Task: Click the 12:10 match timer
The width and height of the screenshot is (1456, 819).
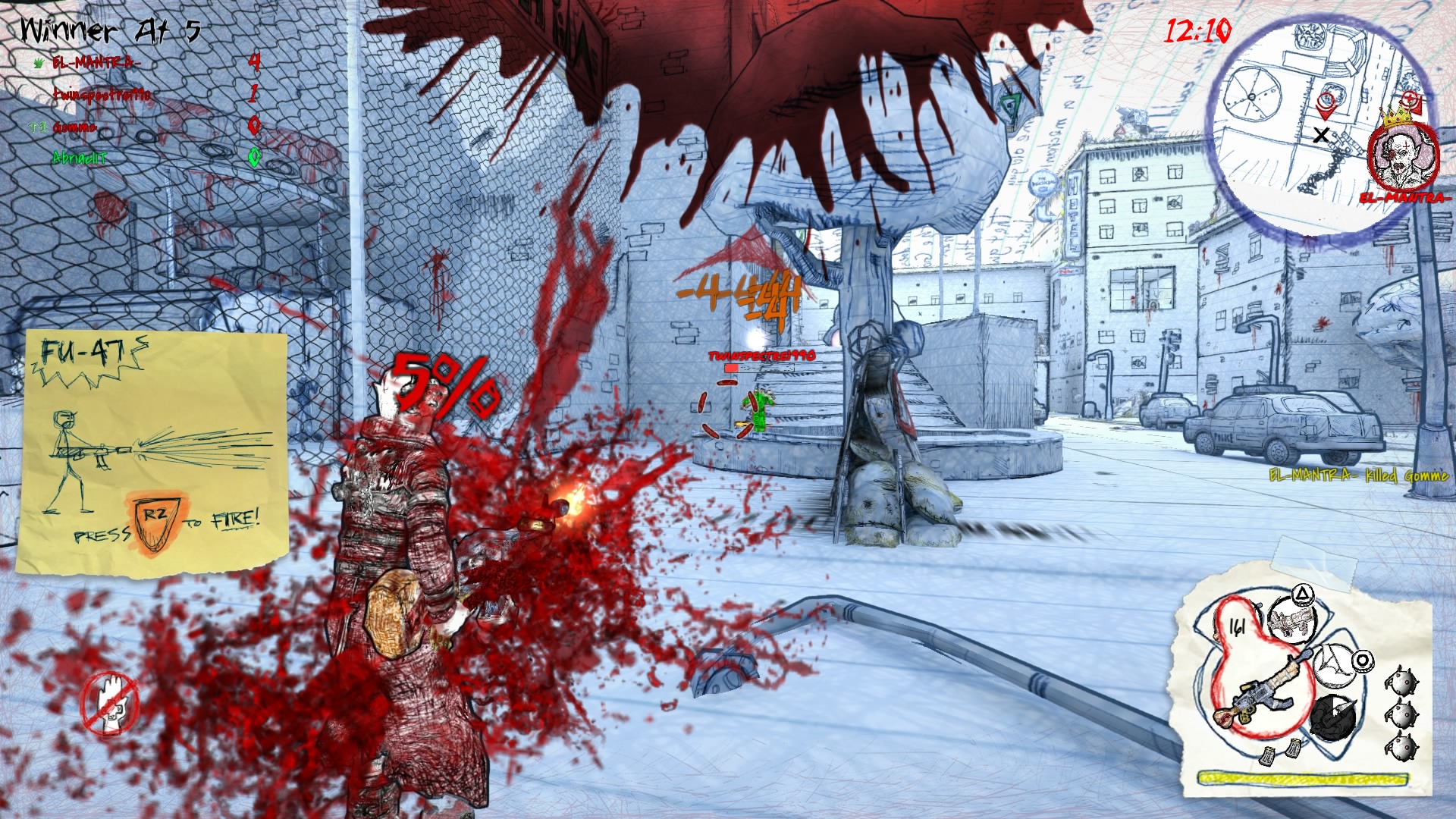Action: 1198,31
